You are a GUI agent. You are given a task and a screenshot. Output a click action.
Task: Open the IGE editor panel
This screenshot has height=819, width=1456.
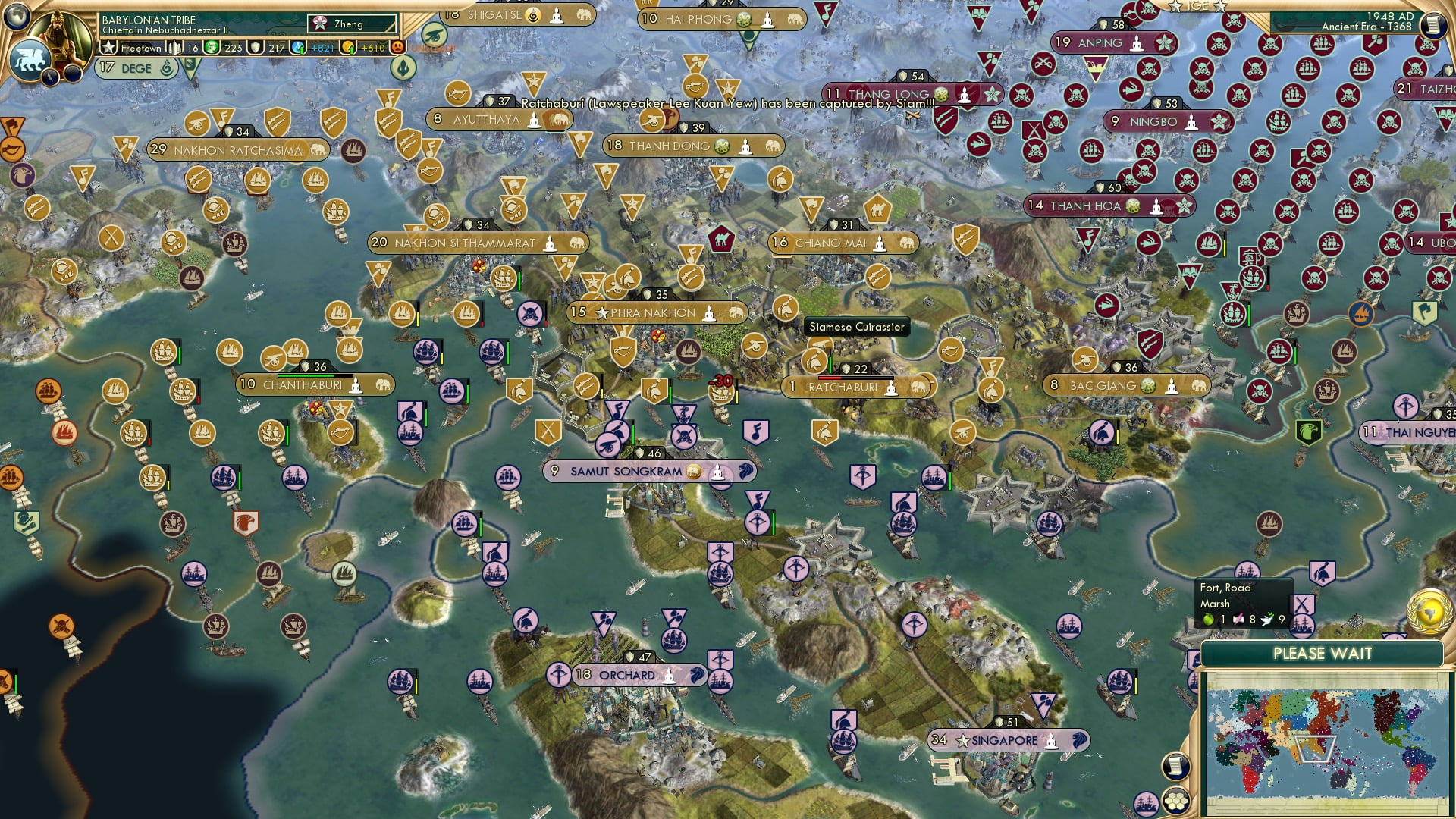[1197, 6]
